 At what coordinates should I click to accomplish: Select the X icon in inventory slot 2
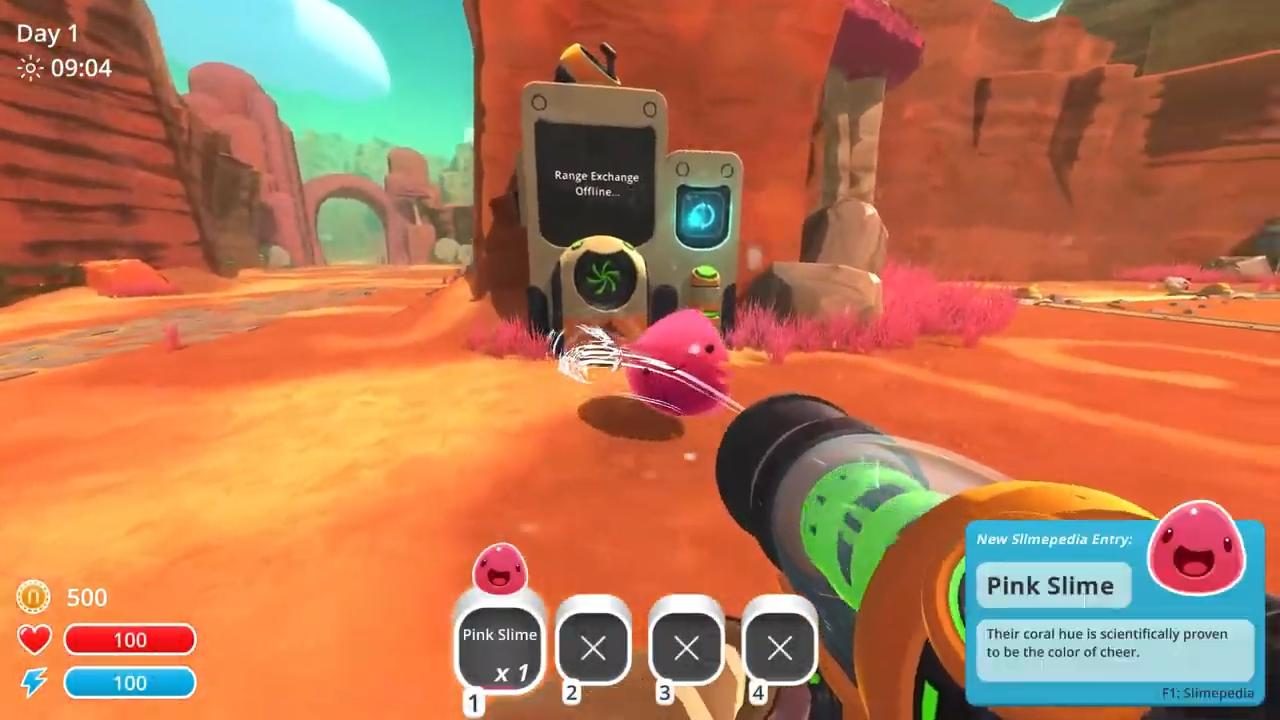593,650
